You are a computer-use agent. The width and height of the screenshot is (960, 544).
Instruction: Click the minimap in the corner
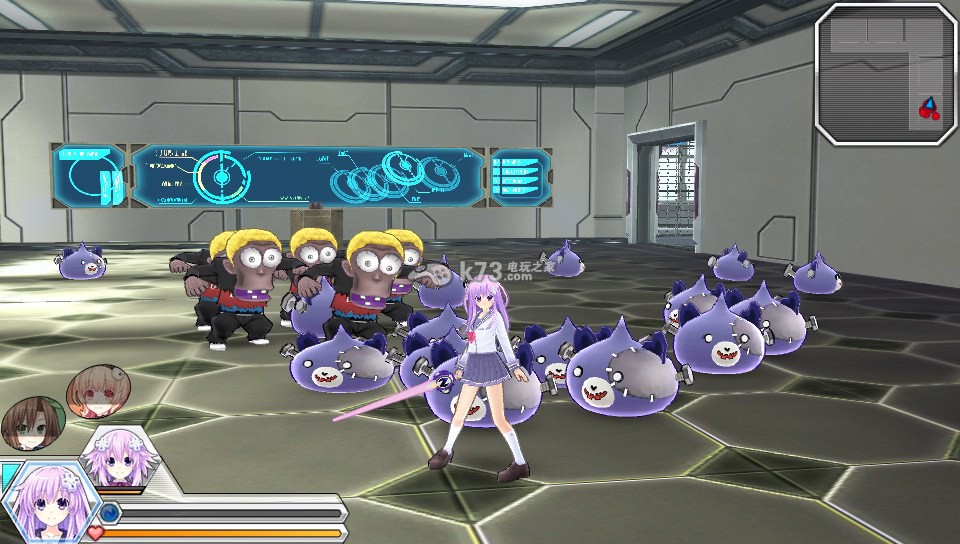(885, 74)
